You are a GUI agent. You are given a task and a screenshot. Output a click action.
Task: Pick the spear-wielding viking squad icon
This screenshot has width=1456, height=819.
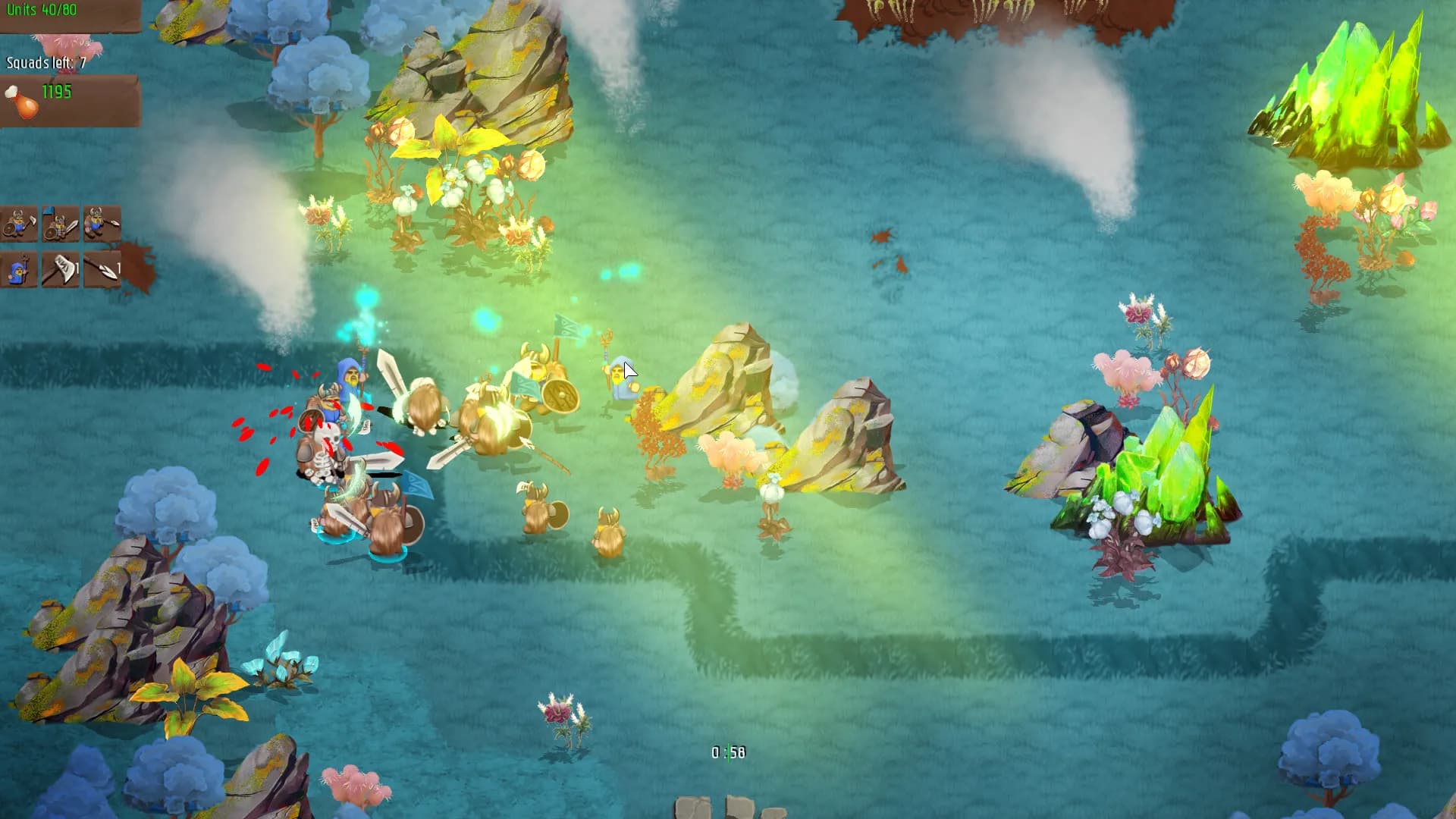102,224
